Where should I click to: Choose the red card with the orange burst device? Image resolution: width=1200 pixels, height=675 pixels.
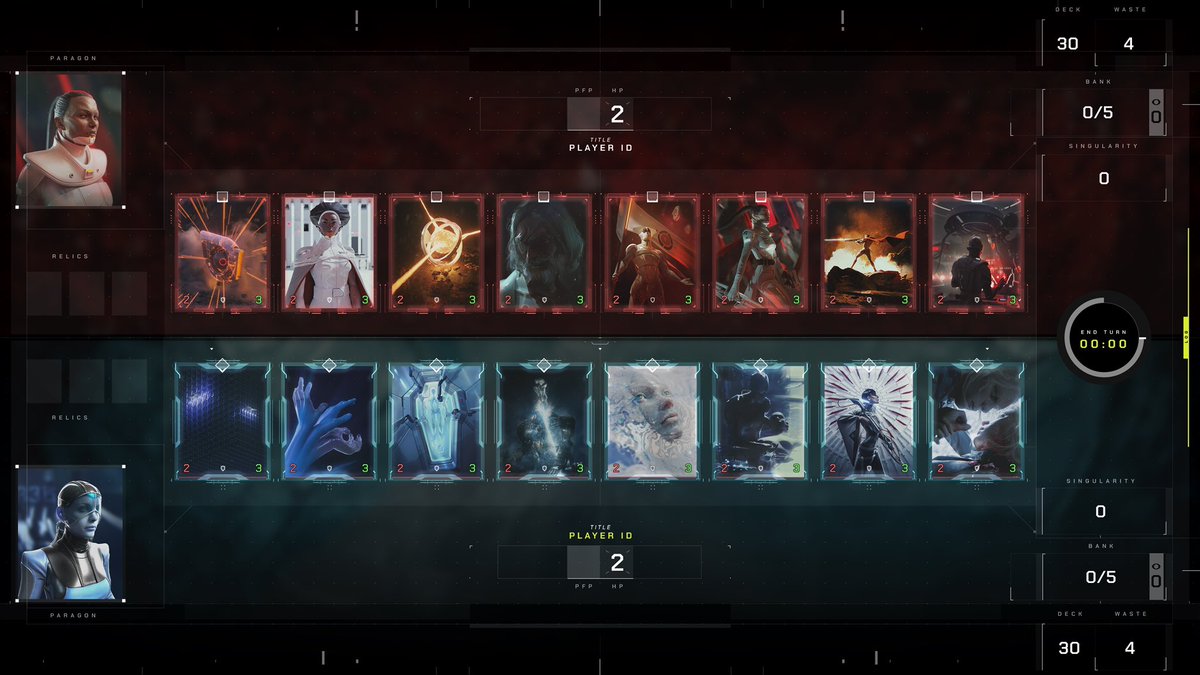(x=222, y=252)
